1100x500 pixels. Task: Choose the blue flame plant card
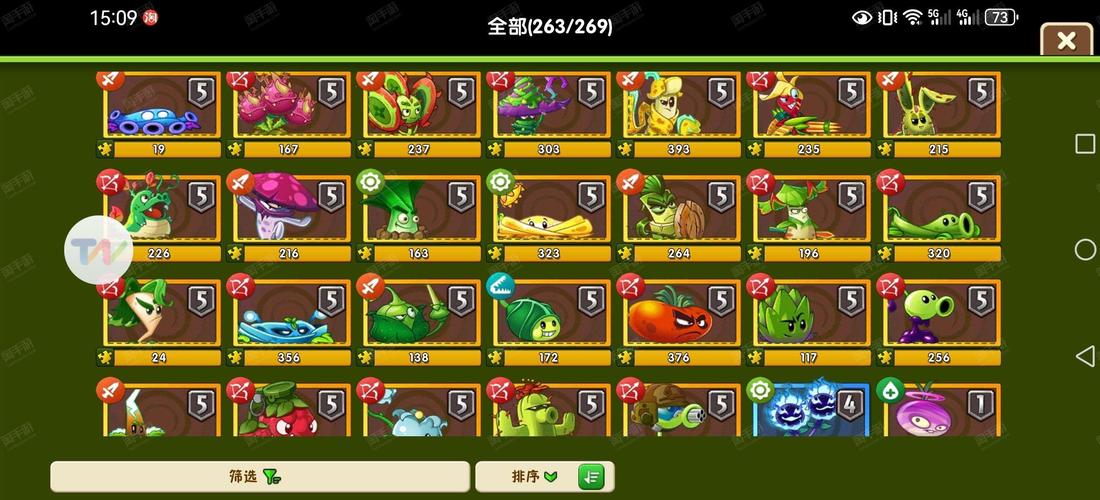click(x=811, y=410)
